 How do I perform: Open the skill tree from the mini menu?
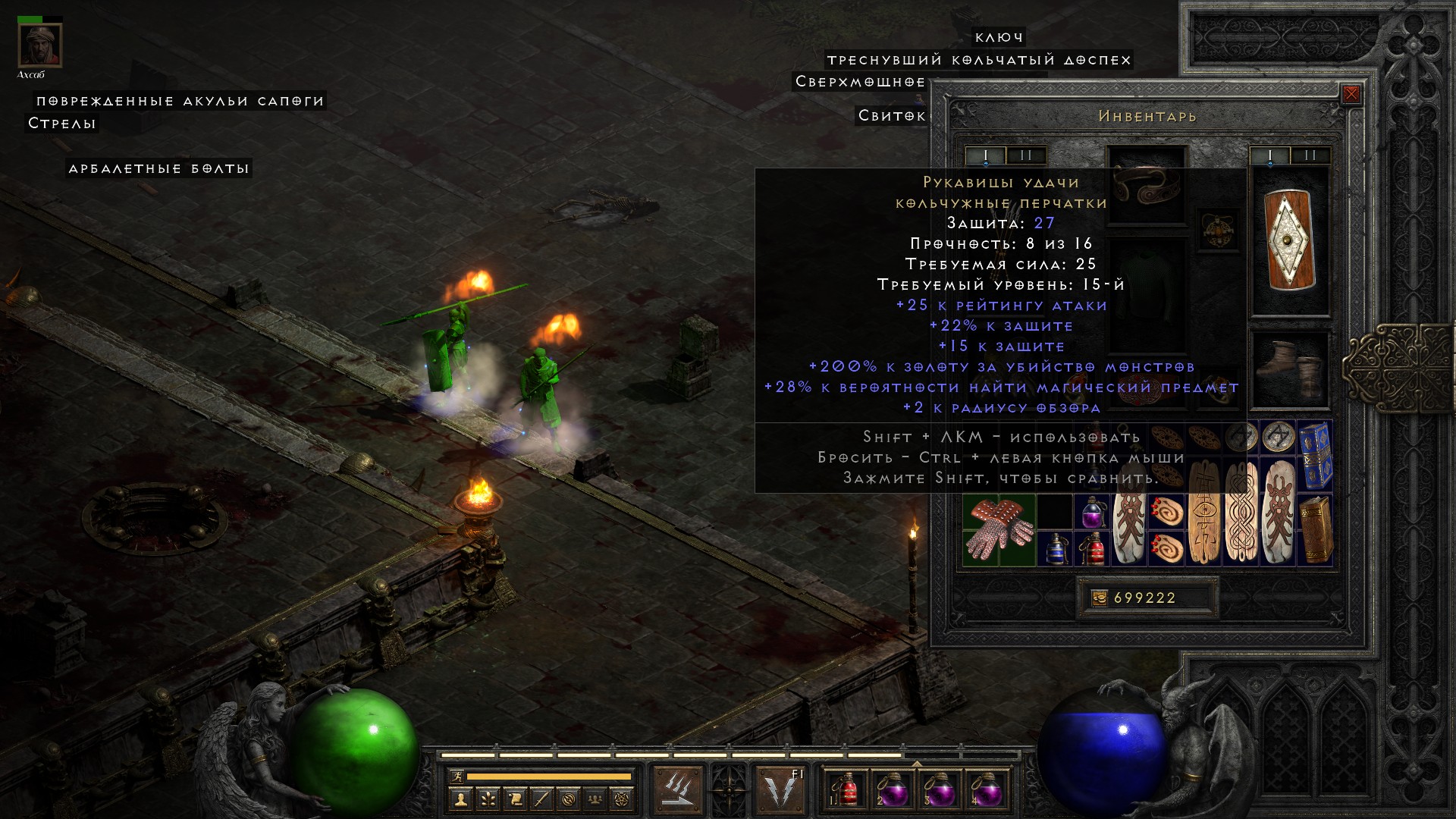tap(488, 799)
